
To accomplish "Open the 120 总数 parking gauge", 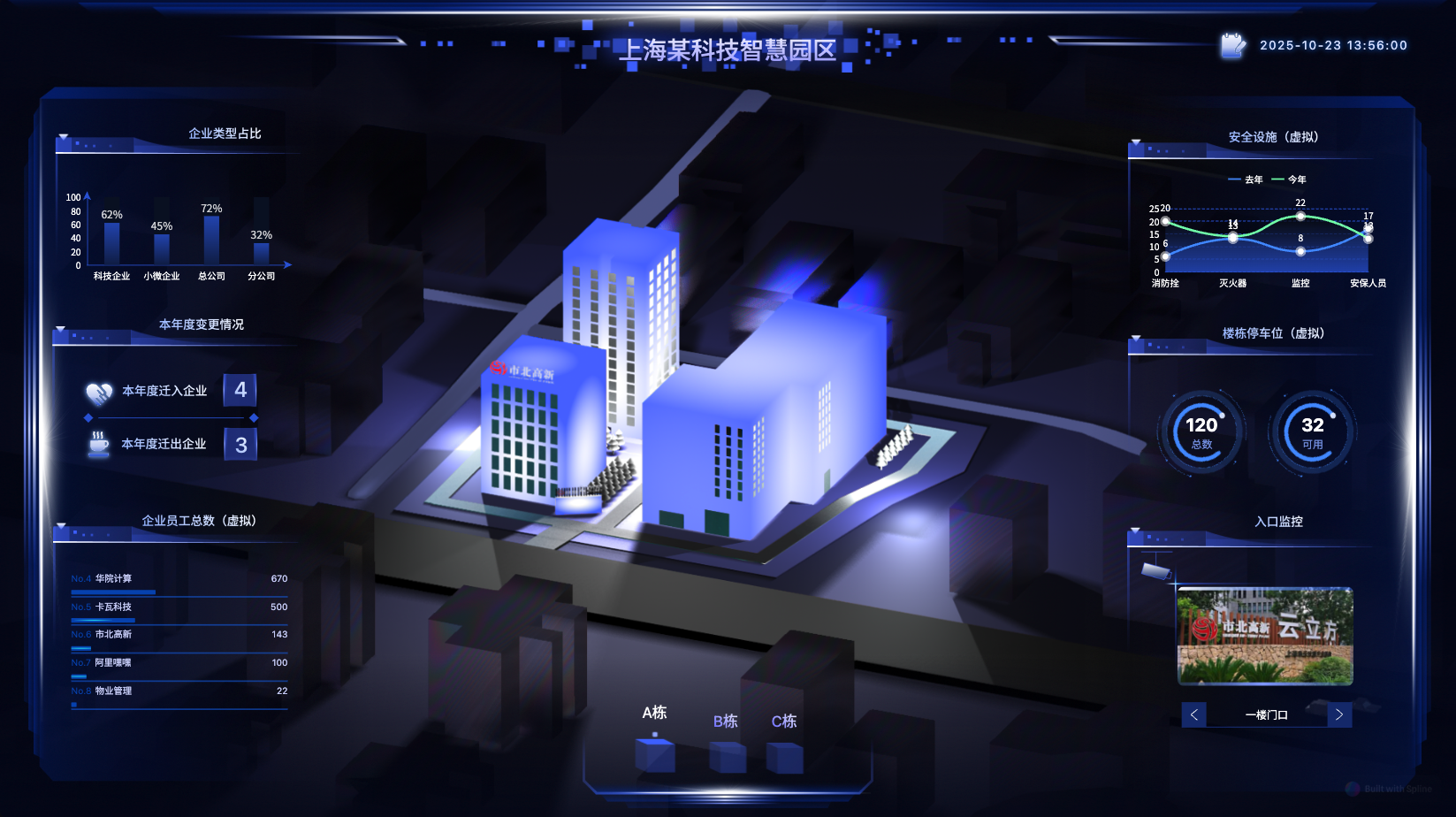I will pos(1201,432).
